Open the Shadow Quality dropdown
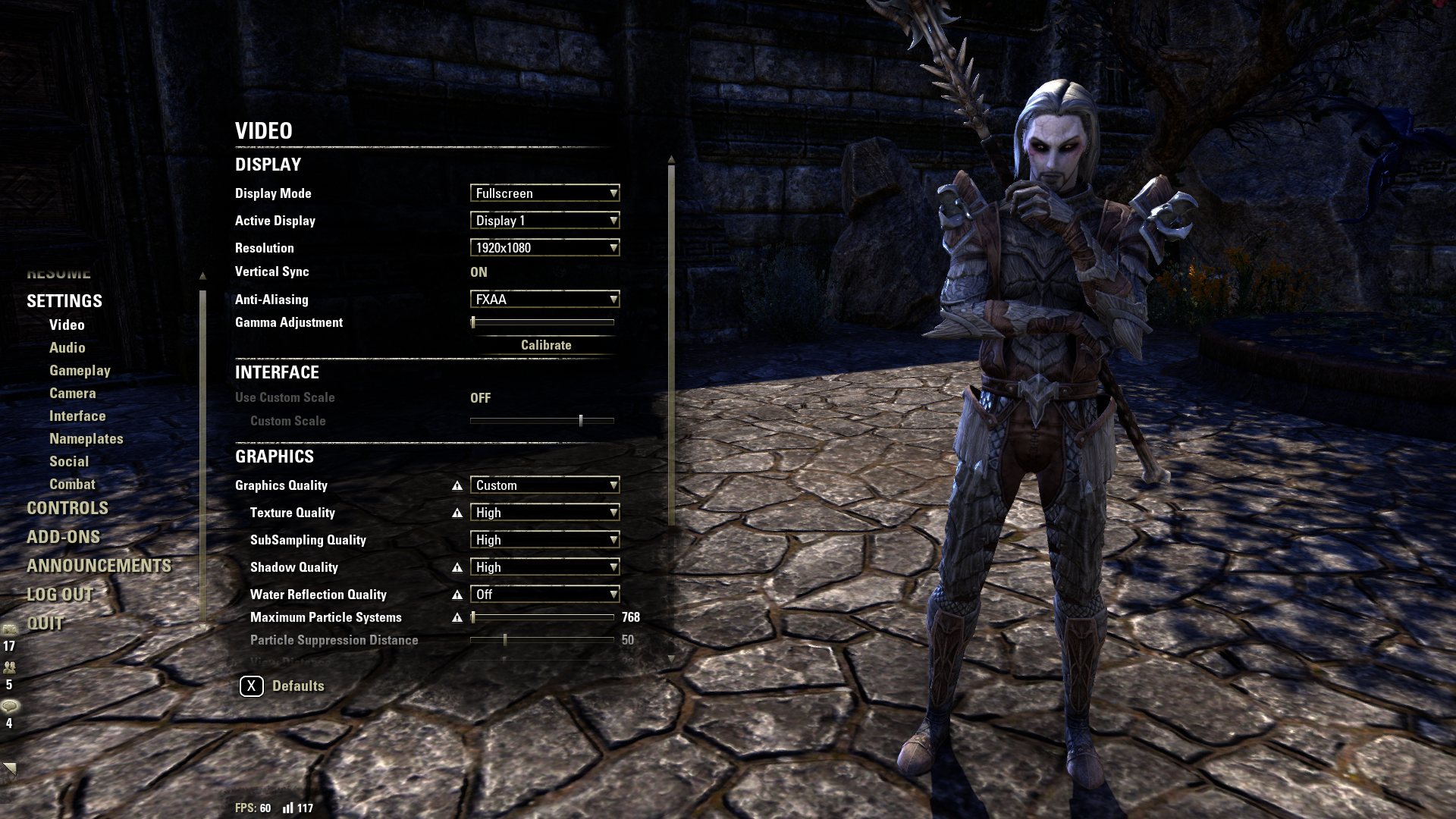 click(544, 567)
